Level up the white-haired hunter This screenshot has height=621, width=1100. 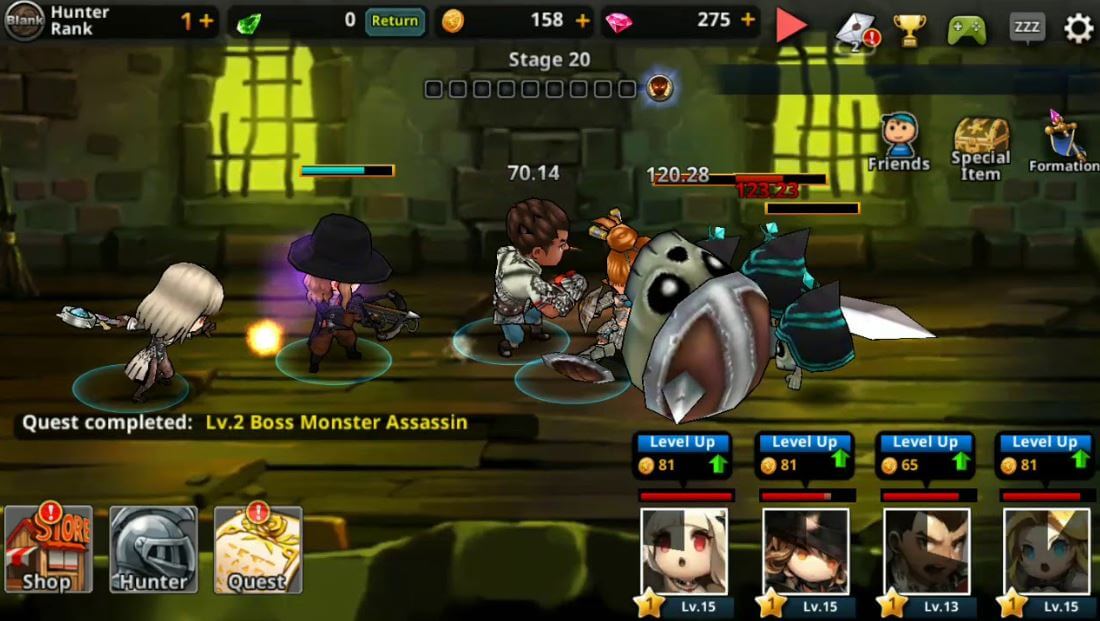pos(684,455)
